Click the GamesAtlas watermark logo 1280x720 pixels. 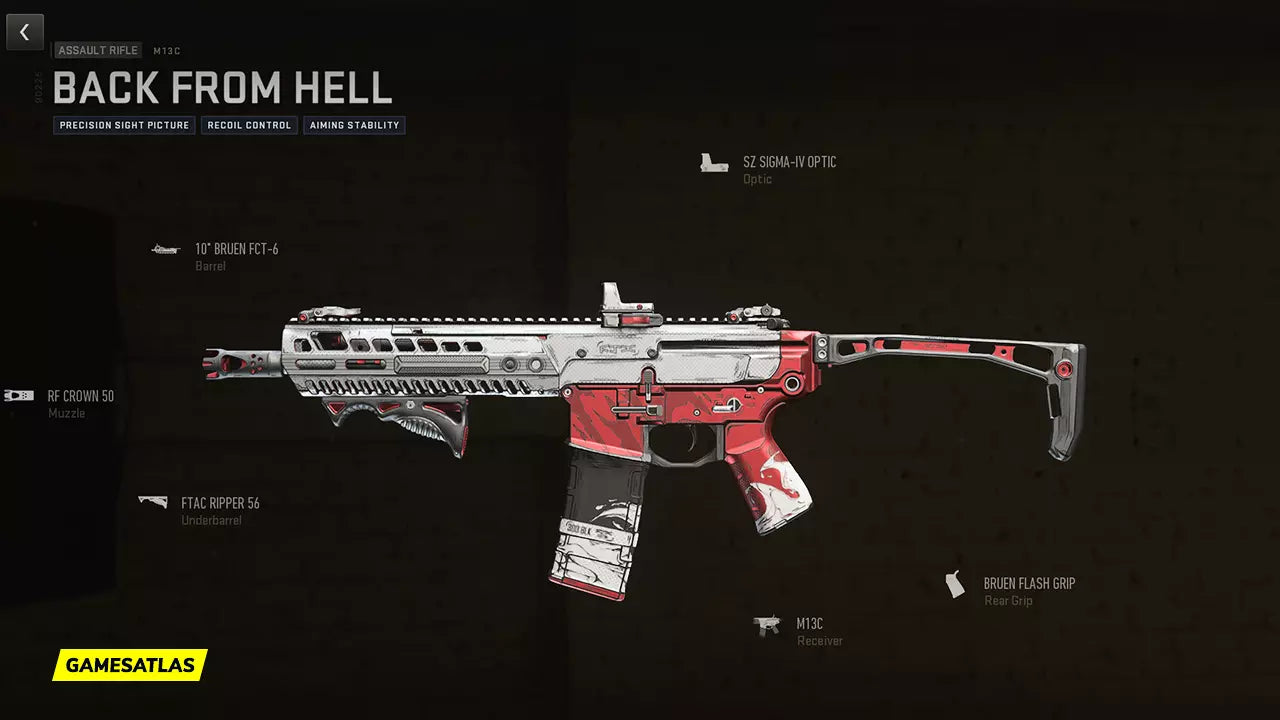(x=130, y=665)
